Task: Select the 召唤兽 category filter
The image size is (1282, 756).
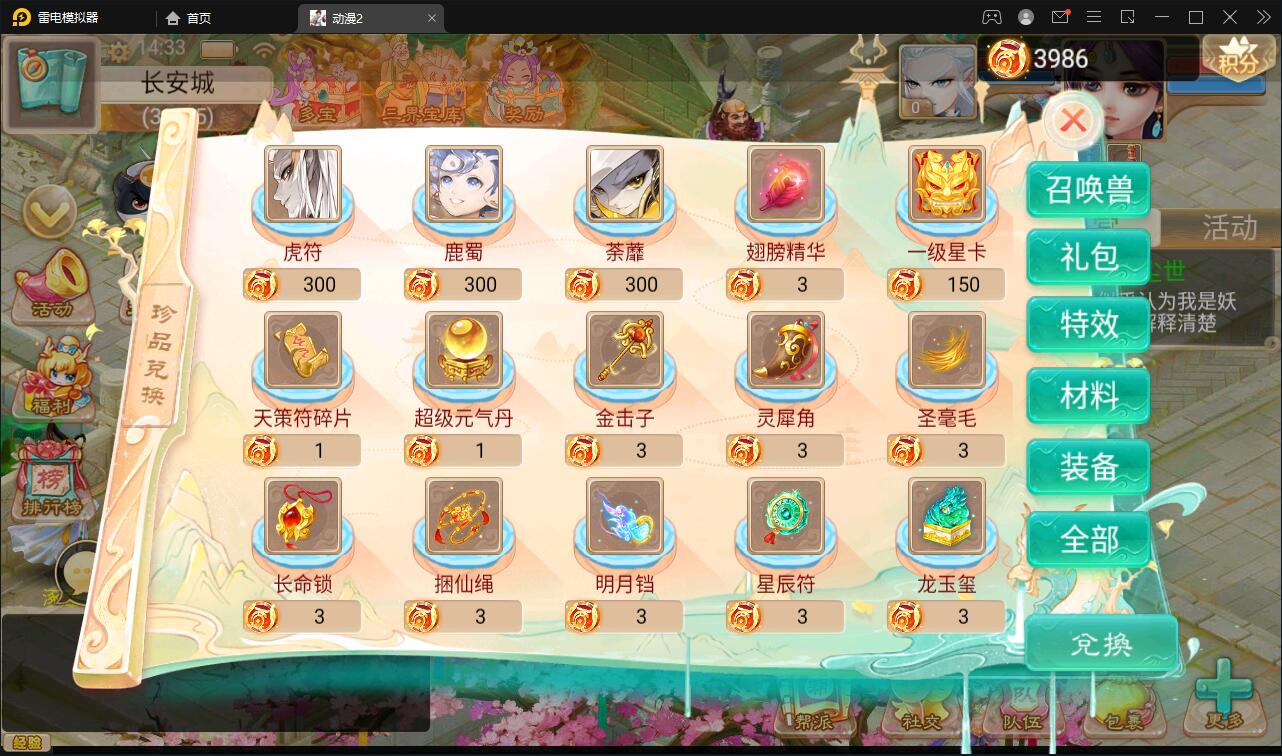Action: point(1088,188)
